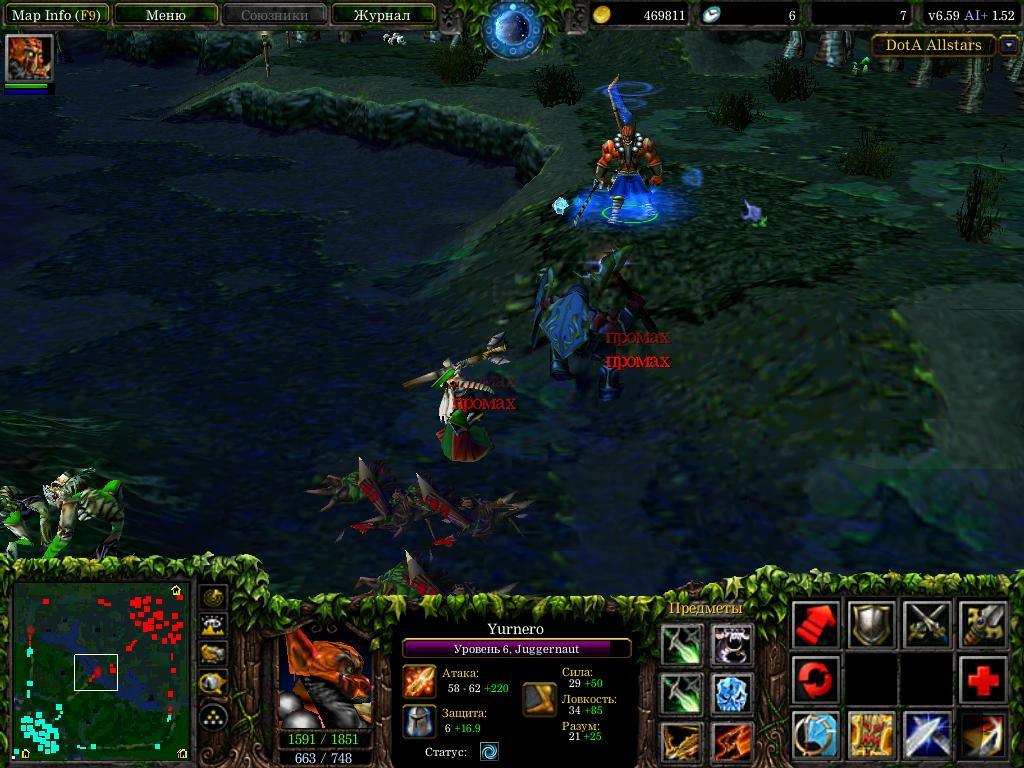
Task: Select the blue skull inventory item
Action: [732, 693]
